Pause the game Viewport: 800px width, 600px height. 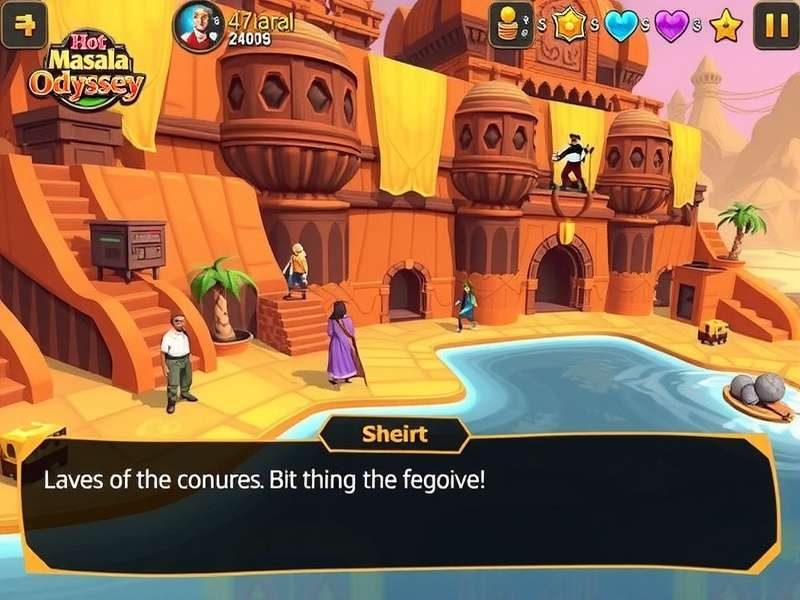pos(776,25)
